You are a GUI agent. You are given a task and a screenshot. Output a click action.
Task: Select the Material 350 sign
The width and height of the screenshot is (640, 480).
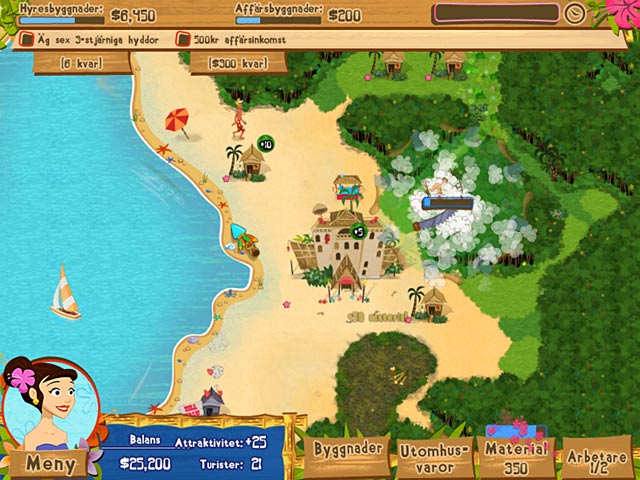[517, 459]
